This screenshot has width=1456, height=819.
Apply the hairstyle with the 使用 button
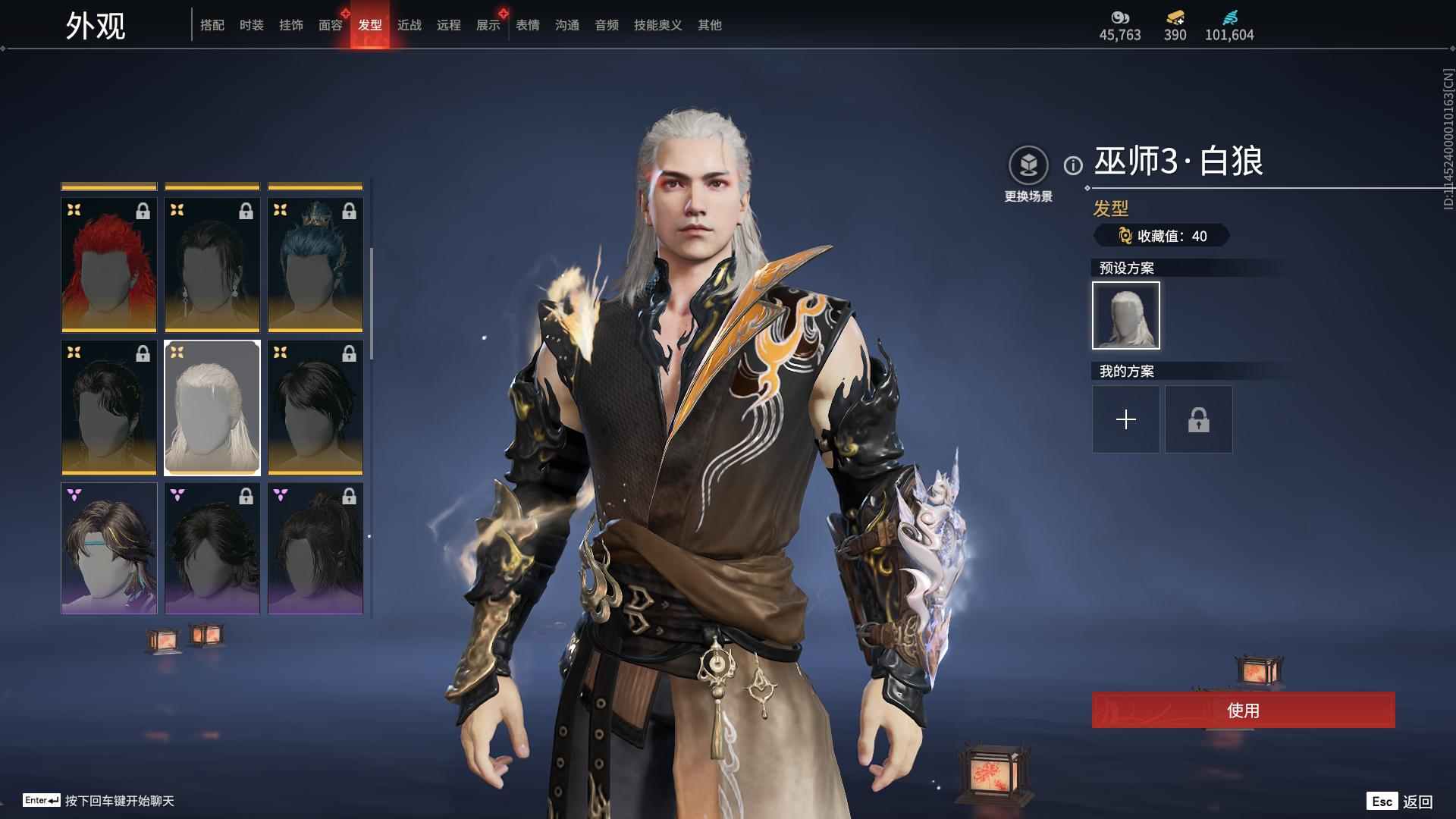click(x=1244, y=710)
